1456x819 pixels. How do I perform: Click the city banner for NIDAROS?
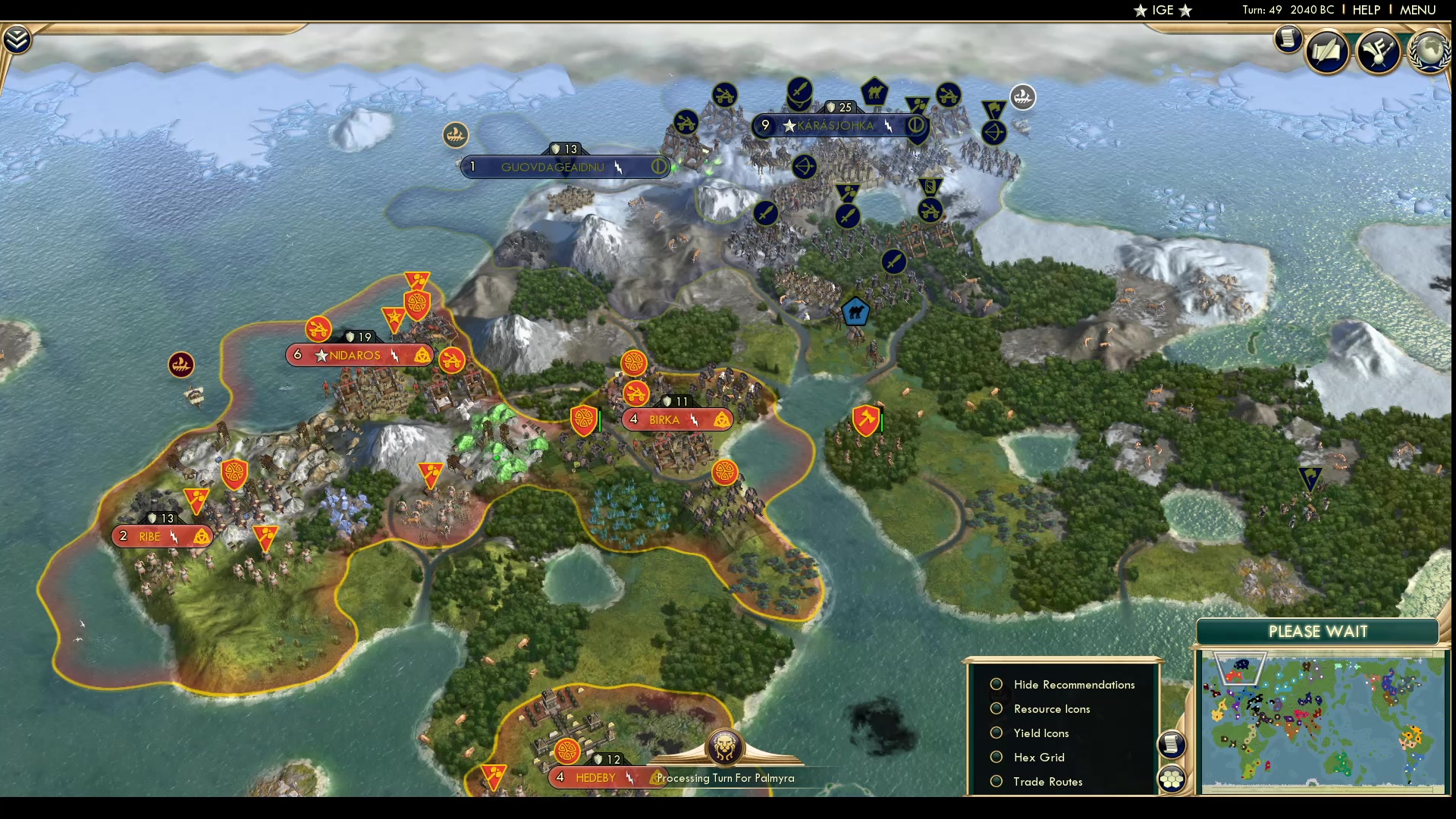pyautogui.click(x=356, y=355)
